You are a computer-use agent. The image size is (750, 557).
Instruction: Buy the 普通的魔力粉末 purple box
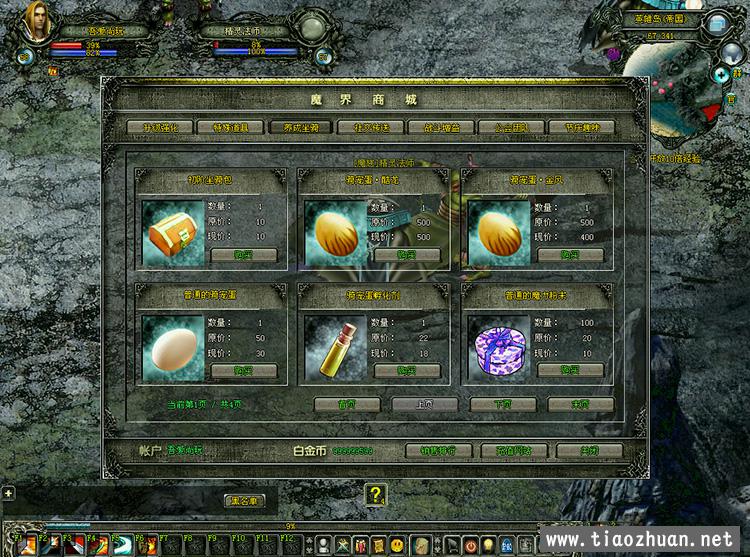pos(570,371)
